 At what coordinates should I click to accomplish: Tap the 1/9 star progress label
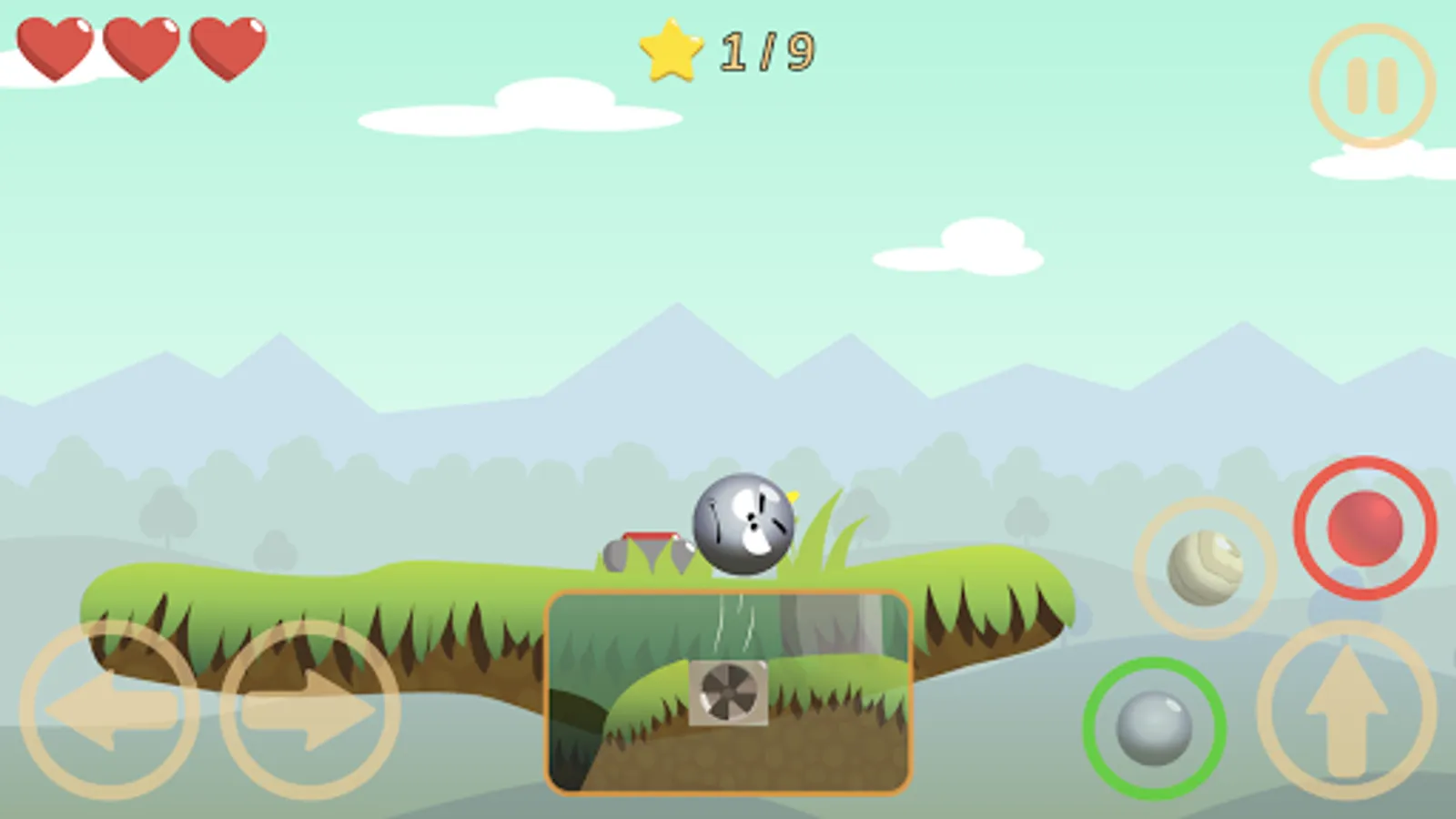click(x=767, y=50)
